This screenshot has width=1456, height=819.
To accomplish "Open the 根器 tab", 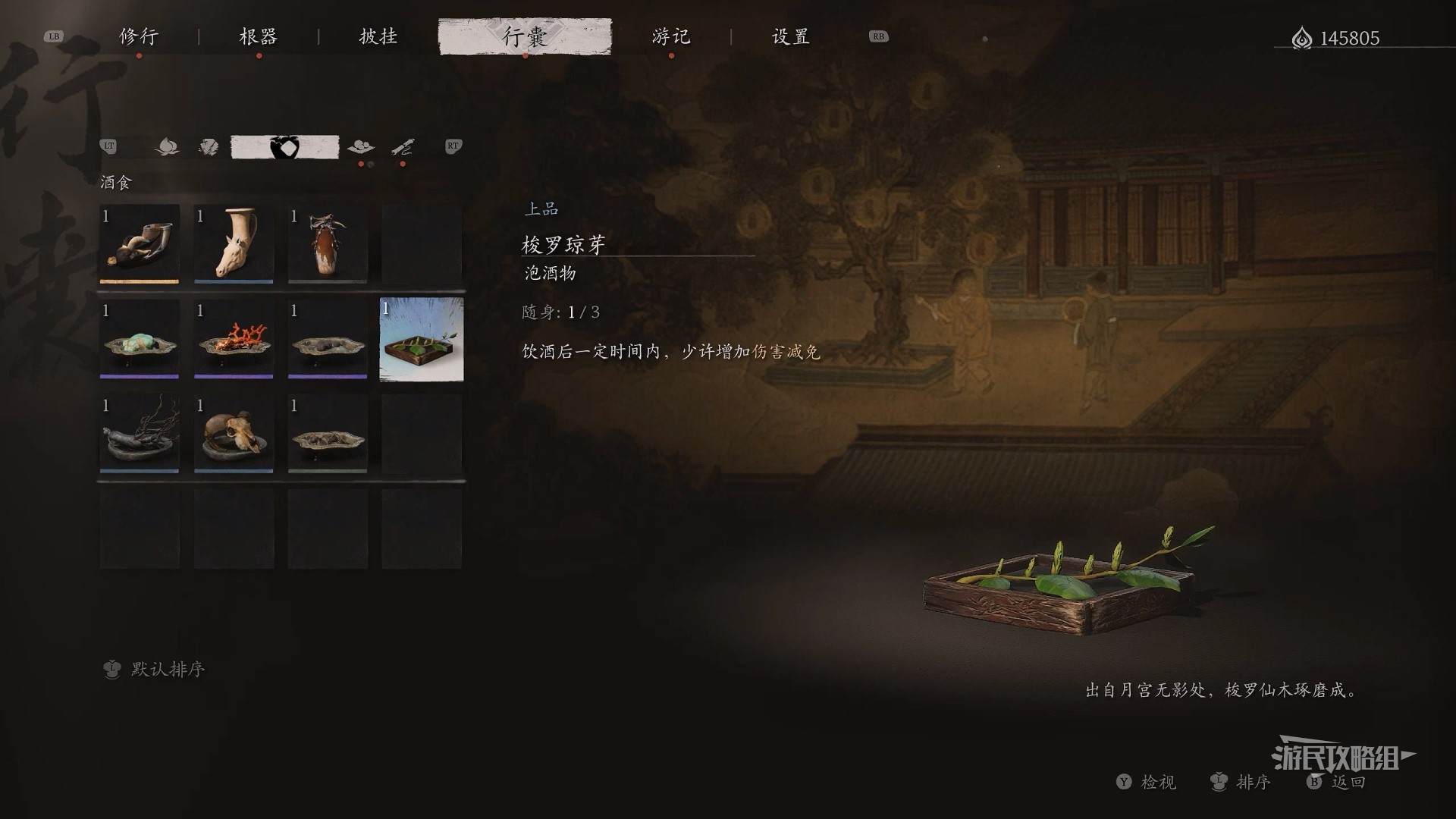I will point(259,36).
